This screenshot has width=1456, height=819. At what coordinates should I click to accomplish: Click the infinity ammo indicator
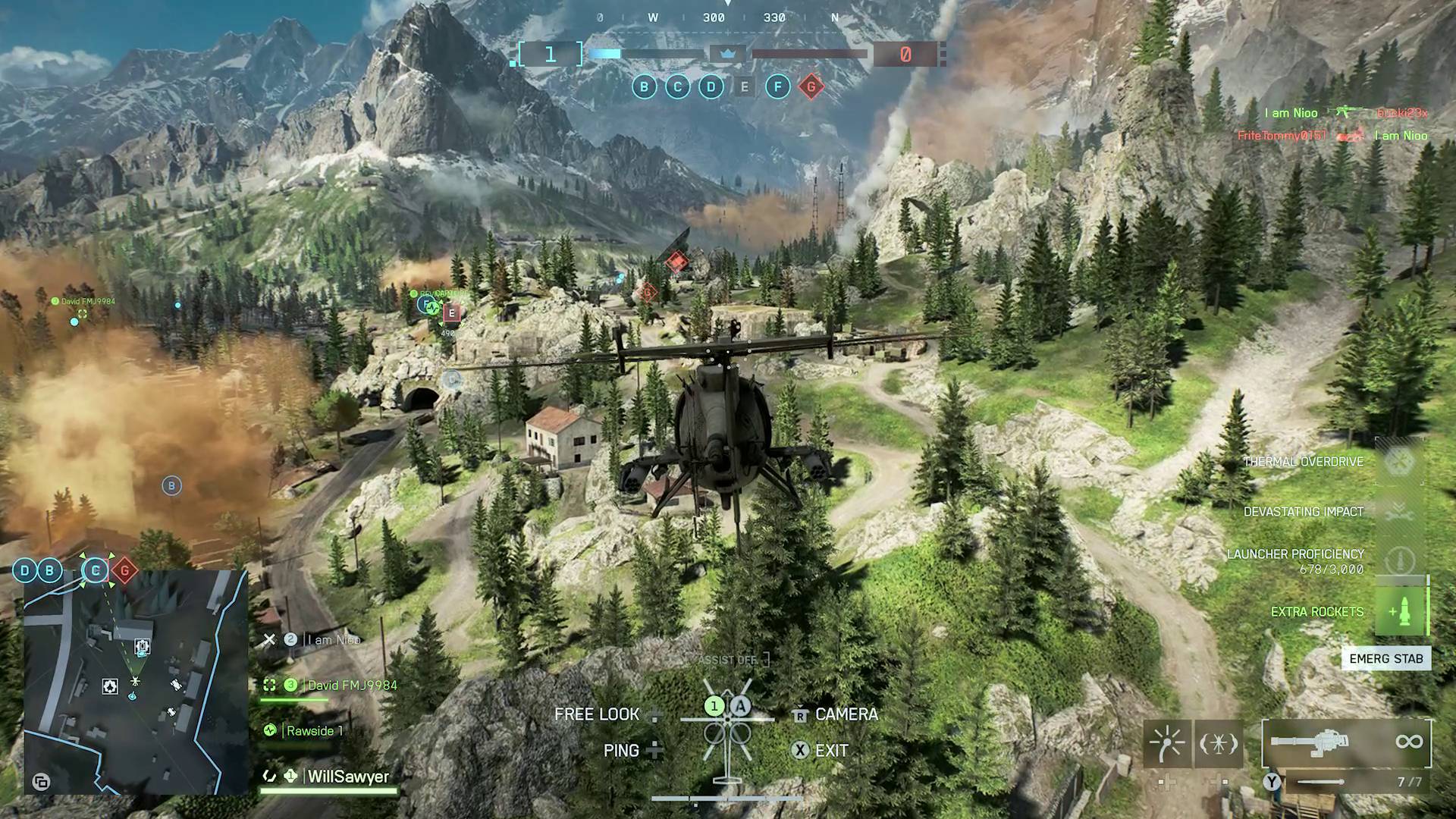click(1411, 743)
